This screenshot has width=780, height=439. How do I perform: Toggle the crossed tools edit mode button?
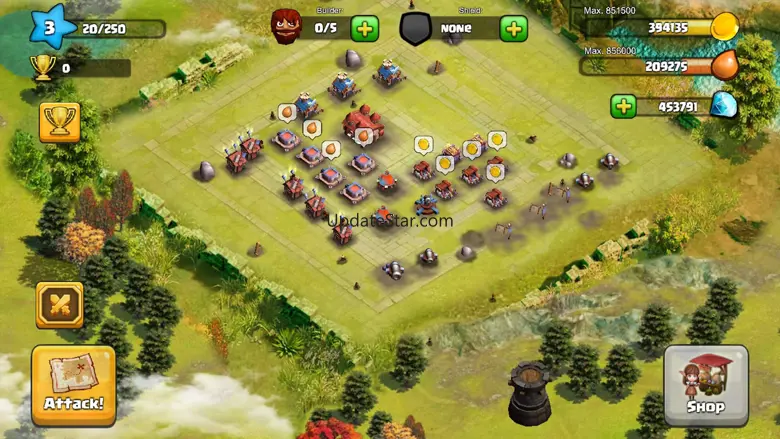(x=59, y=305)
